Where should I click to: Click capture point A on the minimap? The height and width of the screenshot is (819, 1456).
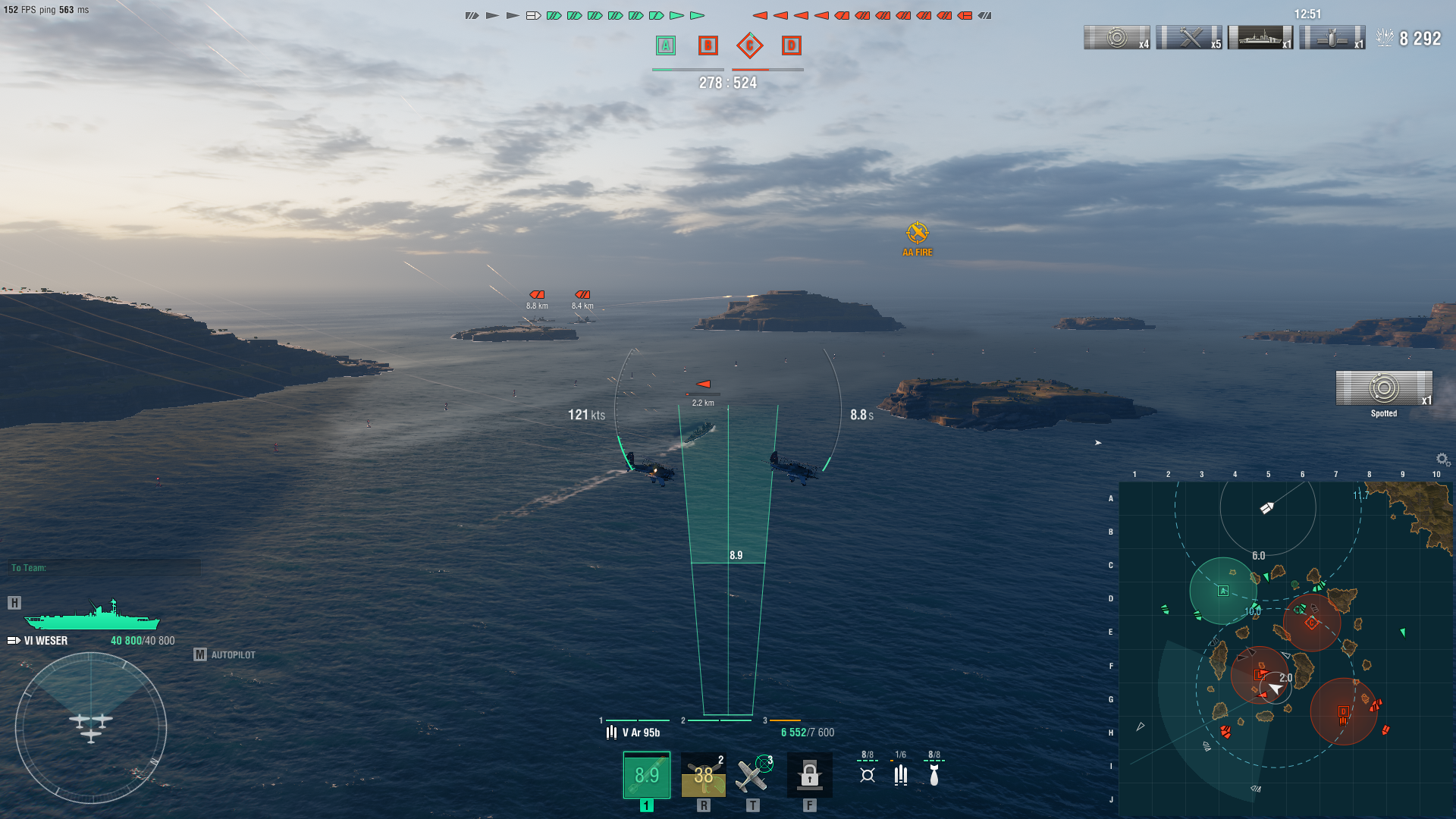[1222, 591]
